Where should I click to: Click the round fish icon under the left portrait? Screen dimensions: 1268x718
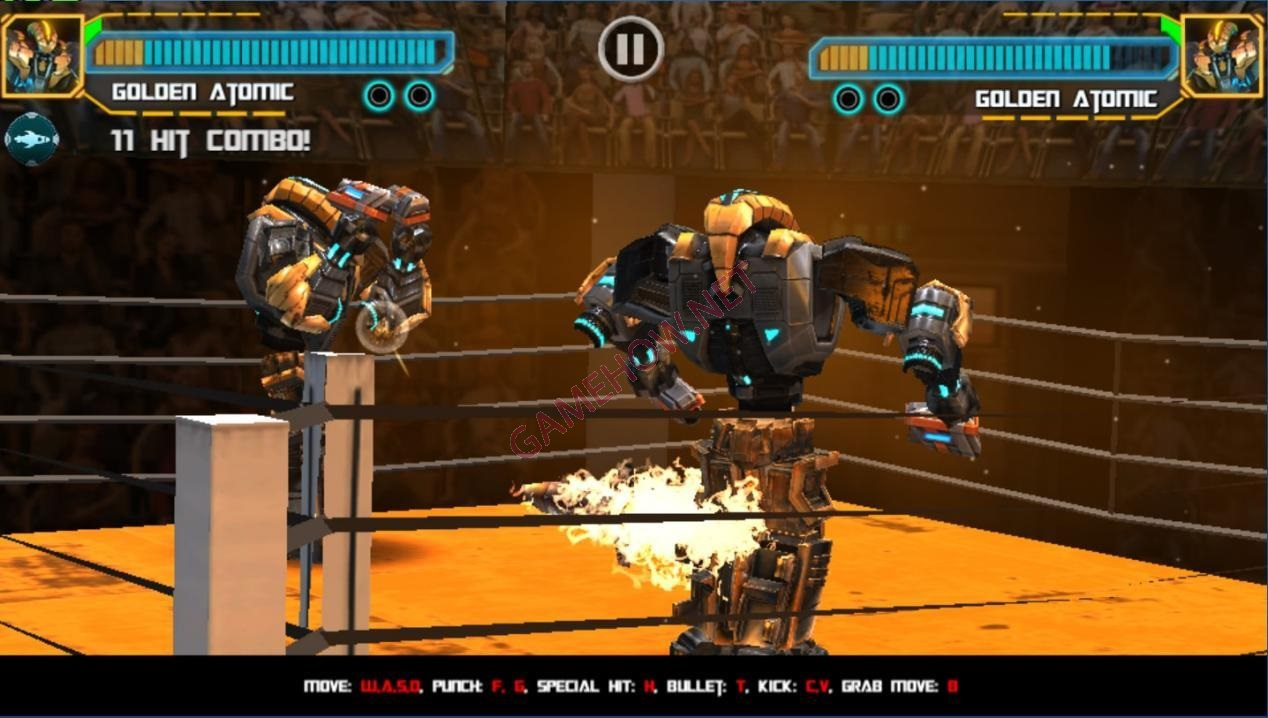31,139
